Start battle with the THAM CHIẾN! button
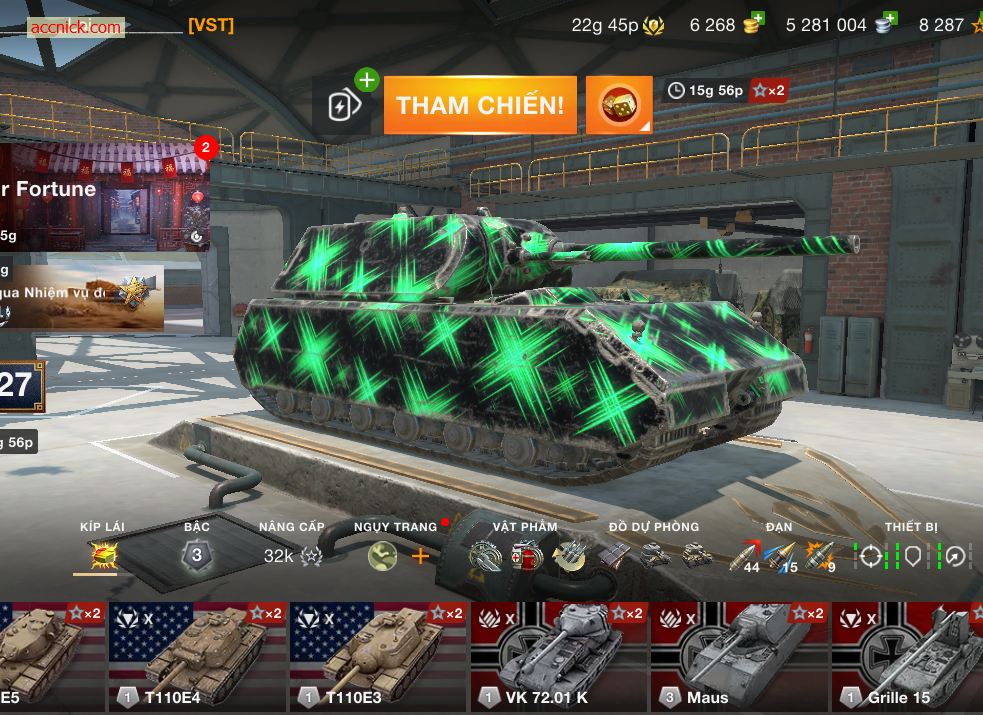 pos(480,105)
